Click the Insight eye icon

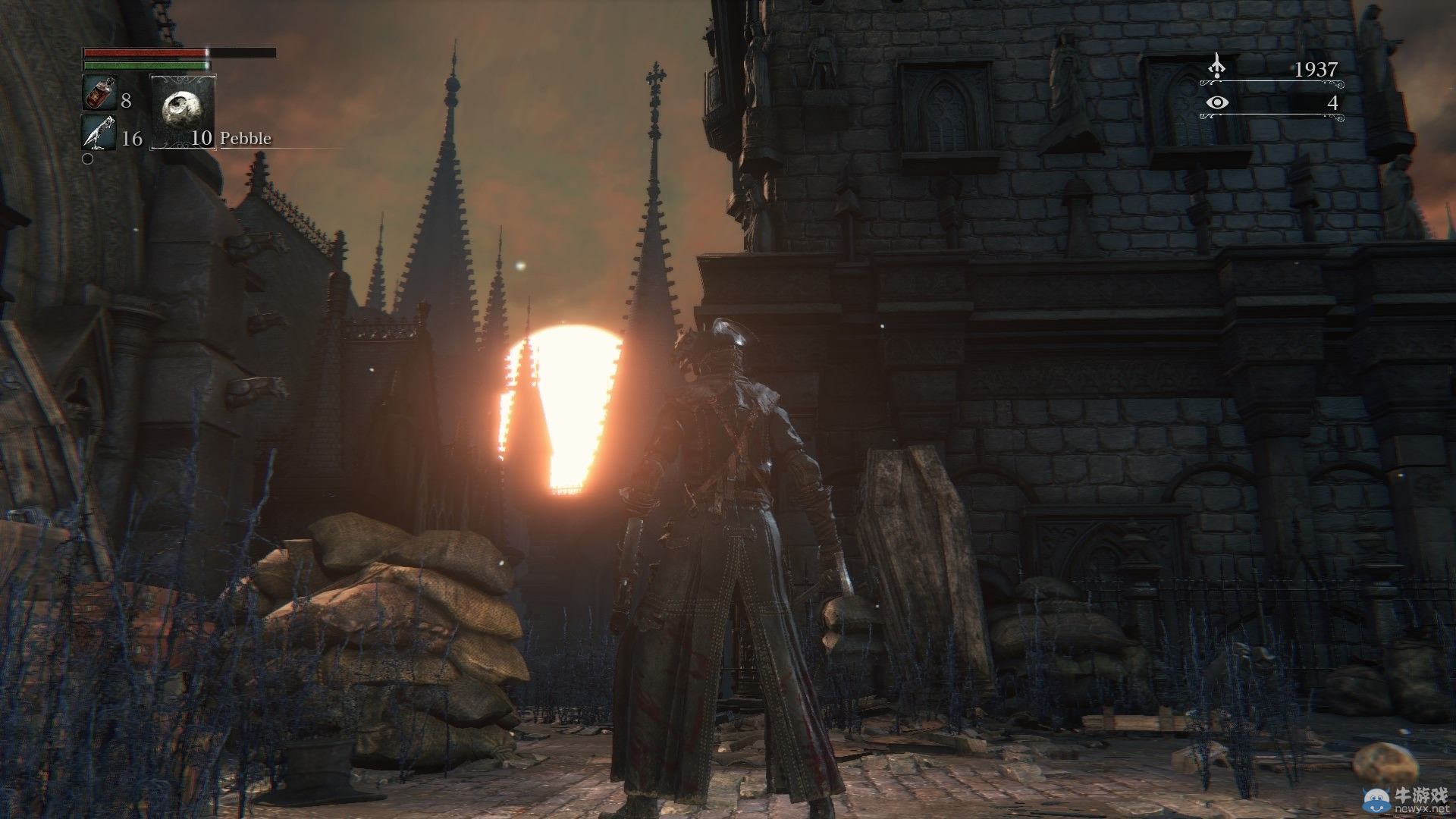coord(1217,103)
